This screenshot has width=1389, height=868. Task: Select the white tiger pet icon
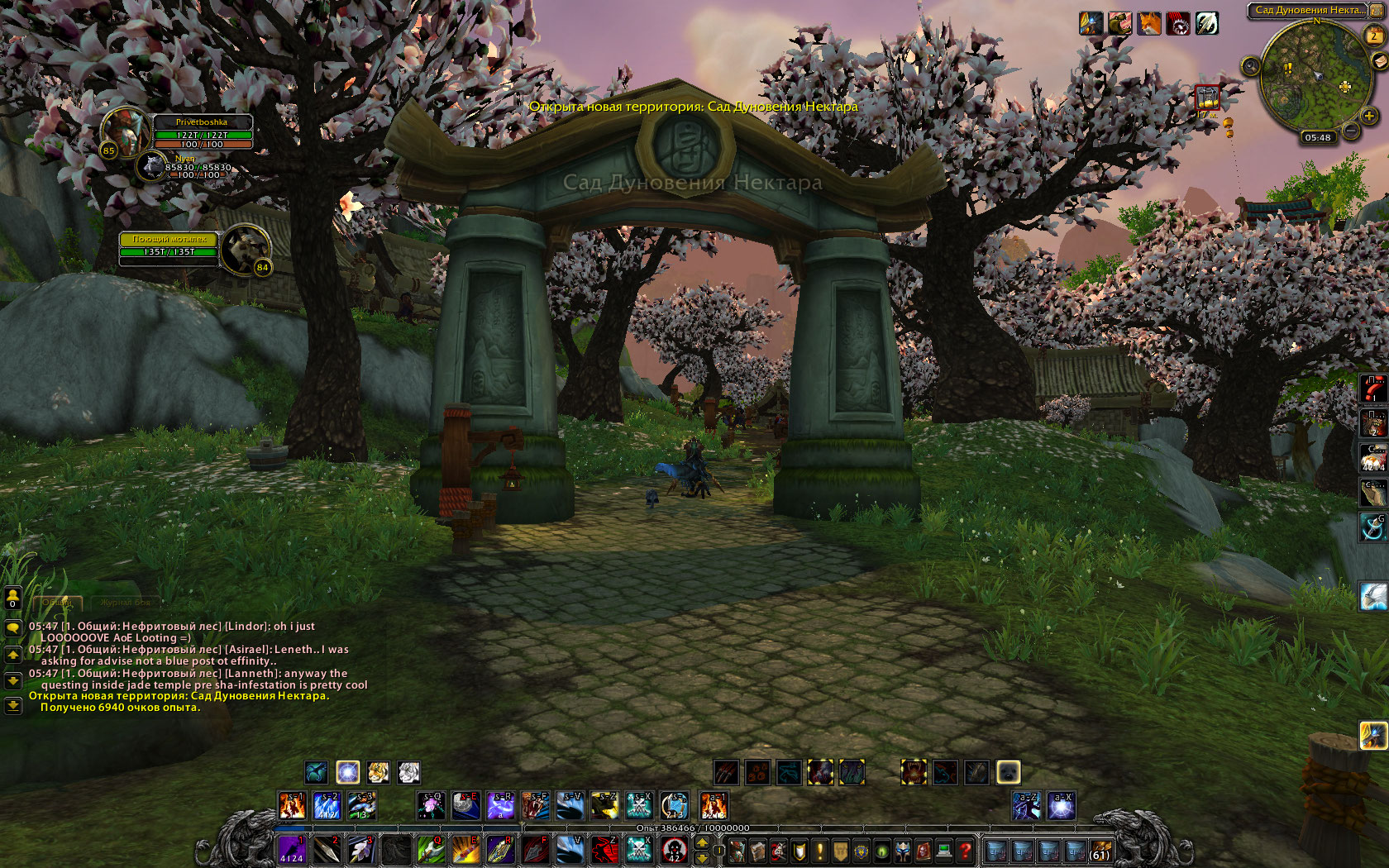pyautogui.click(x=408, y=772)
